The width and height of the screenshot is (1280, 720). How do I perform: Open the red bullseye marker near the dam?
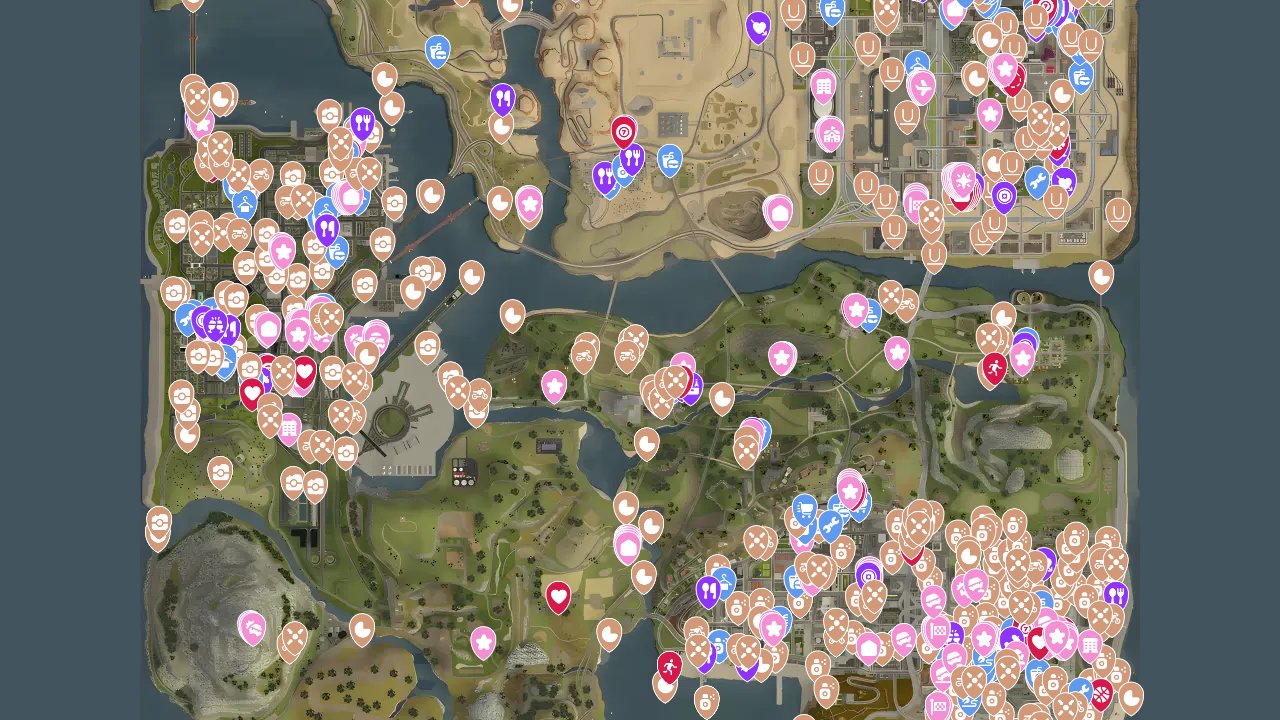(x=624, y=132)
